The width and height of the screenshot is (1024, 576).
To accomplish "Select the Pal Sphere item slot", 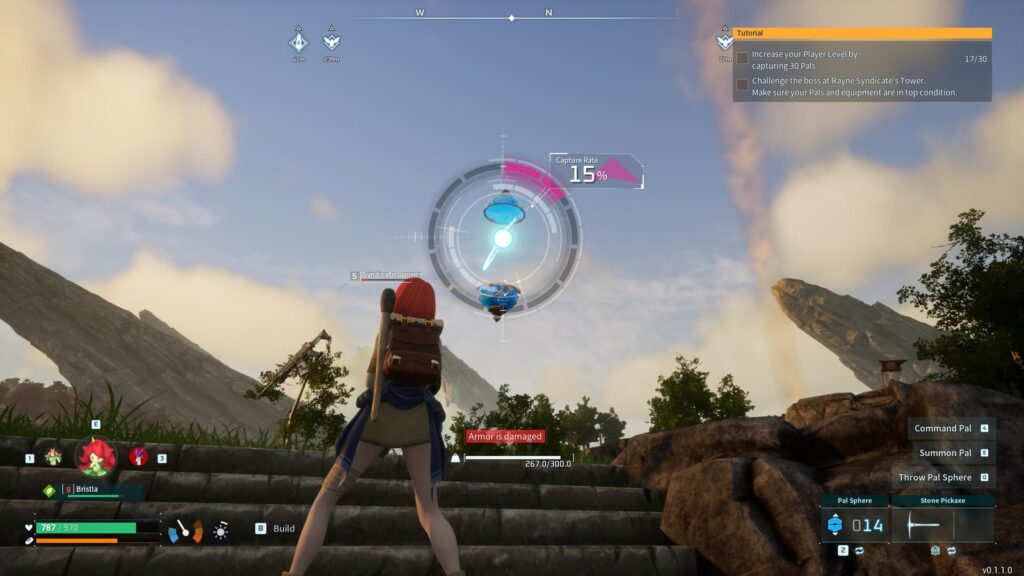I will (x=853, y=524).
